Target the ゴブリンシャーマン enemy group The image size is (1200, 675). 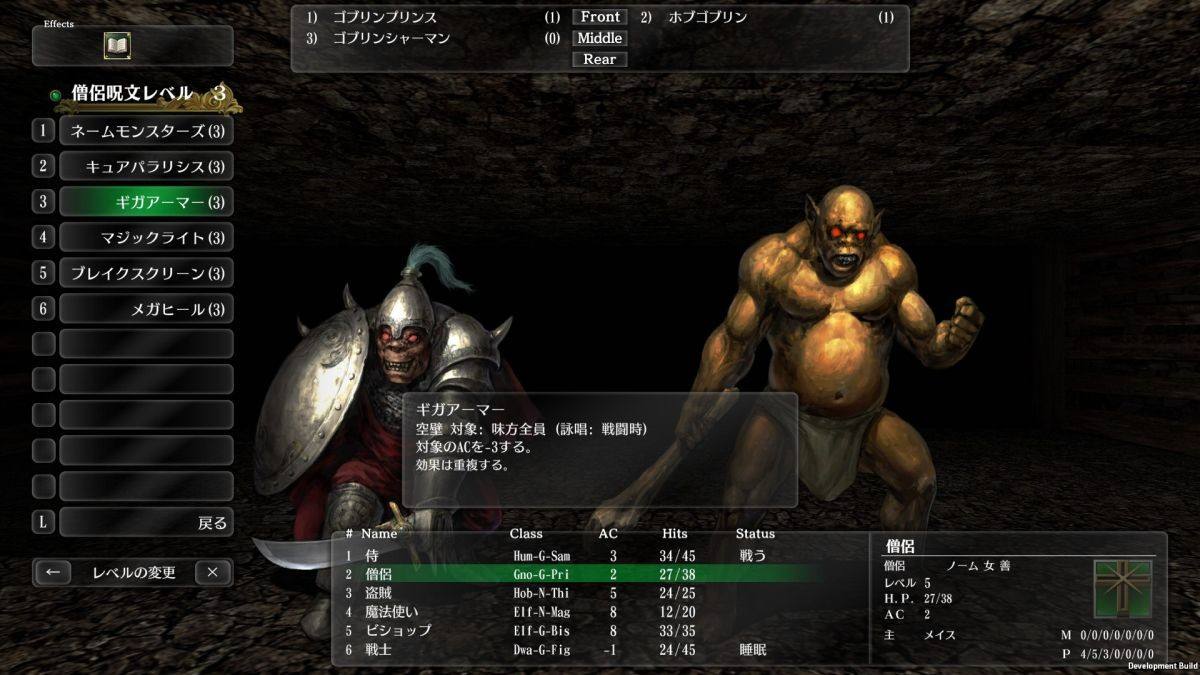391,38
